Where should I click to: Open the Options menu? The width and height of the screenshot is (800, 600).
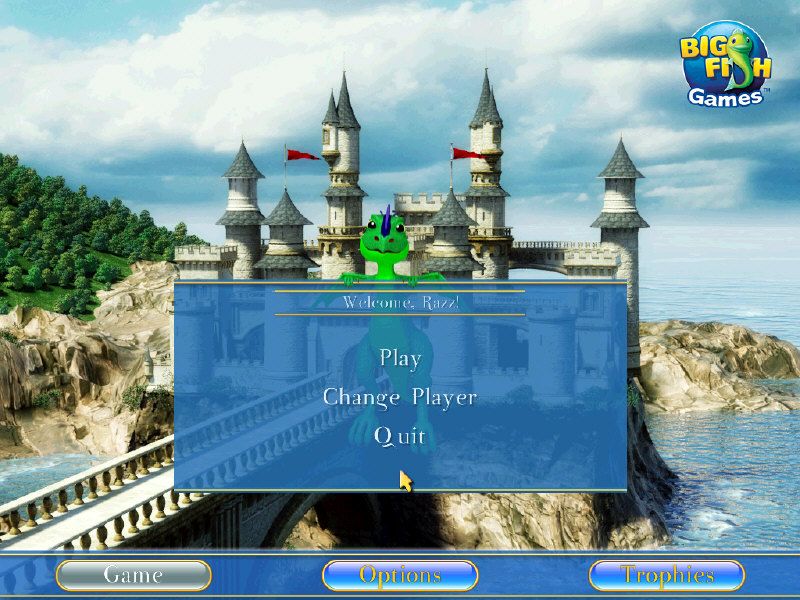400,575
